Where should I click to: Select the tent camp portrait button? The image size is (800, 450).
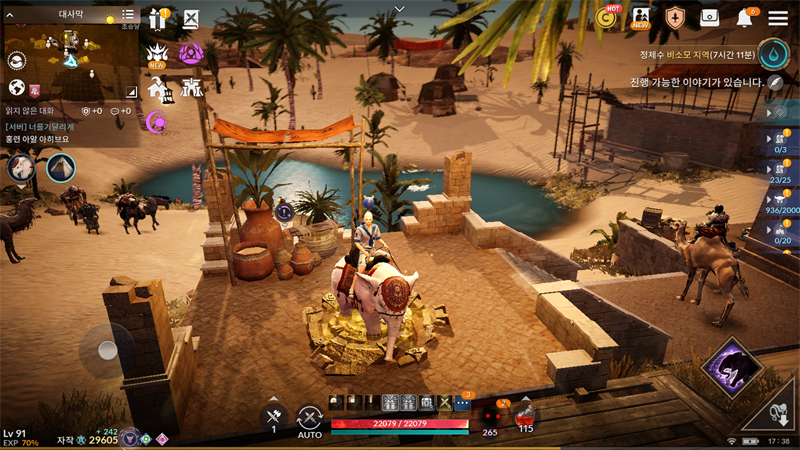click(x=61, y=167)
